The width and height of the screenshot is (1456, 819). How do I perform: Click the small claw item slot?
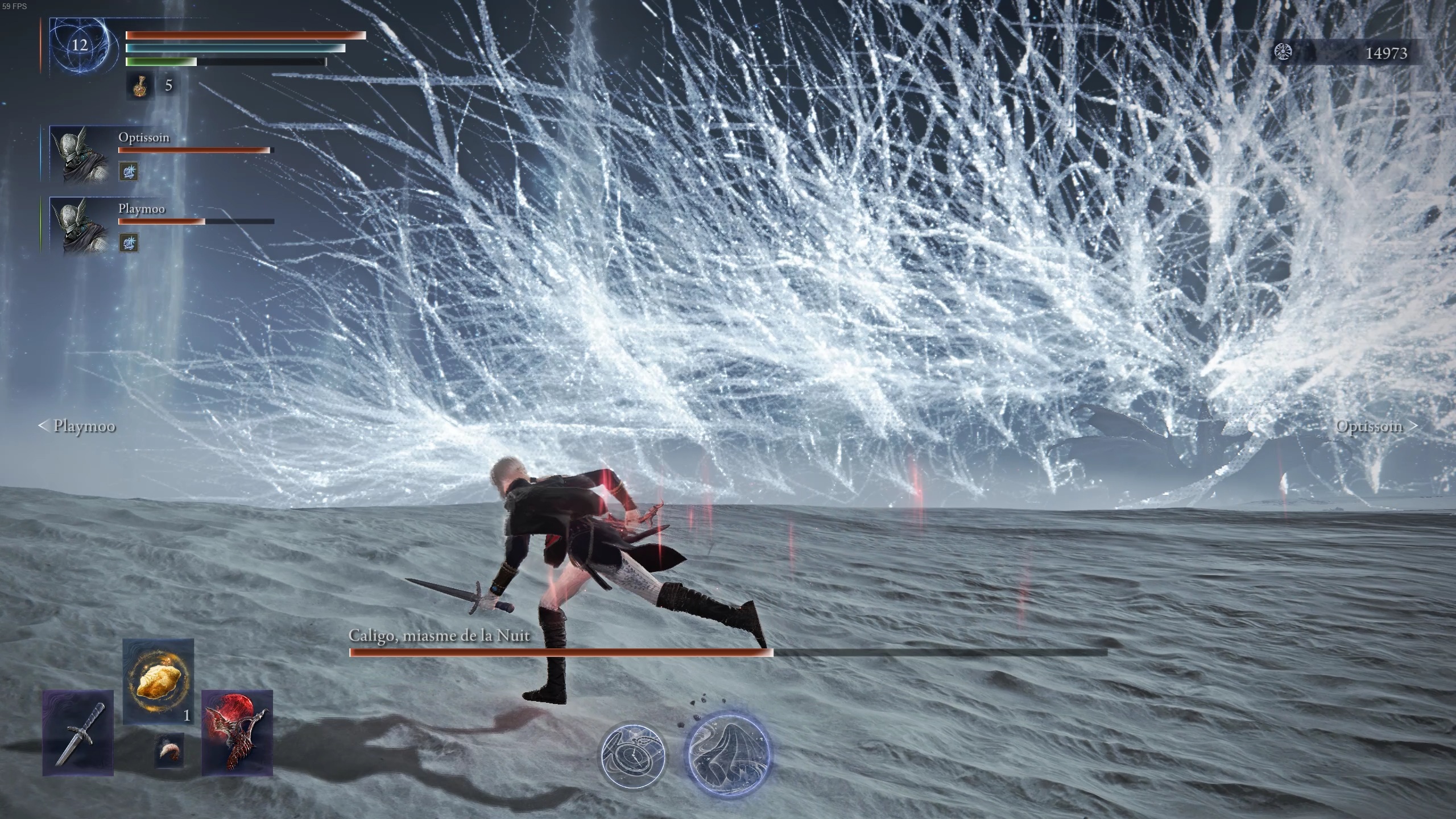coord(169,751)
